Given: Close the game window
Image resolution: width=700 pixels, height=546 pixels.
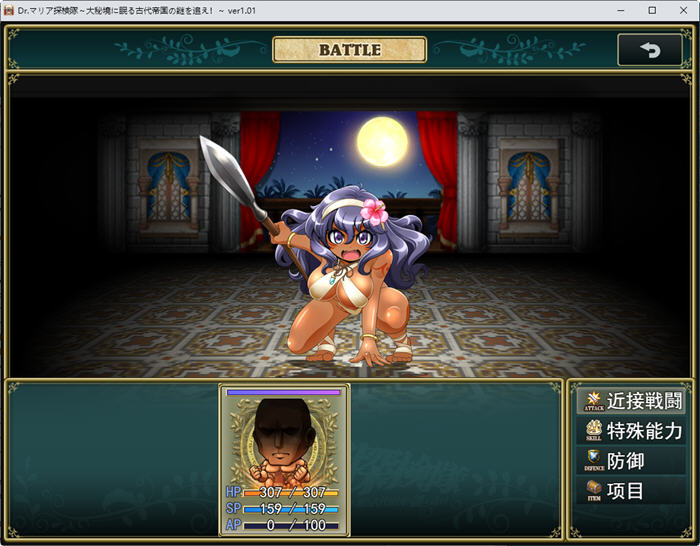Looking at the screenshot, I should pyautogui.click(x=682, y=10).
